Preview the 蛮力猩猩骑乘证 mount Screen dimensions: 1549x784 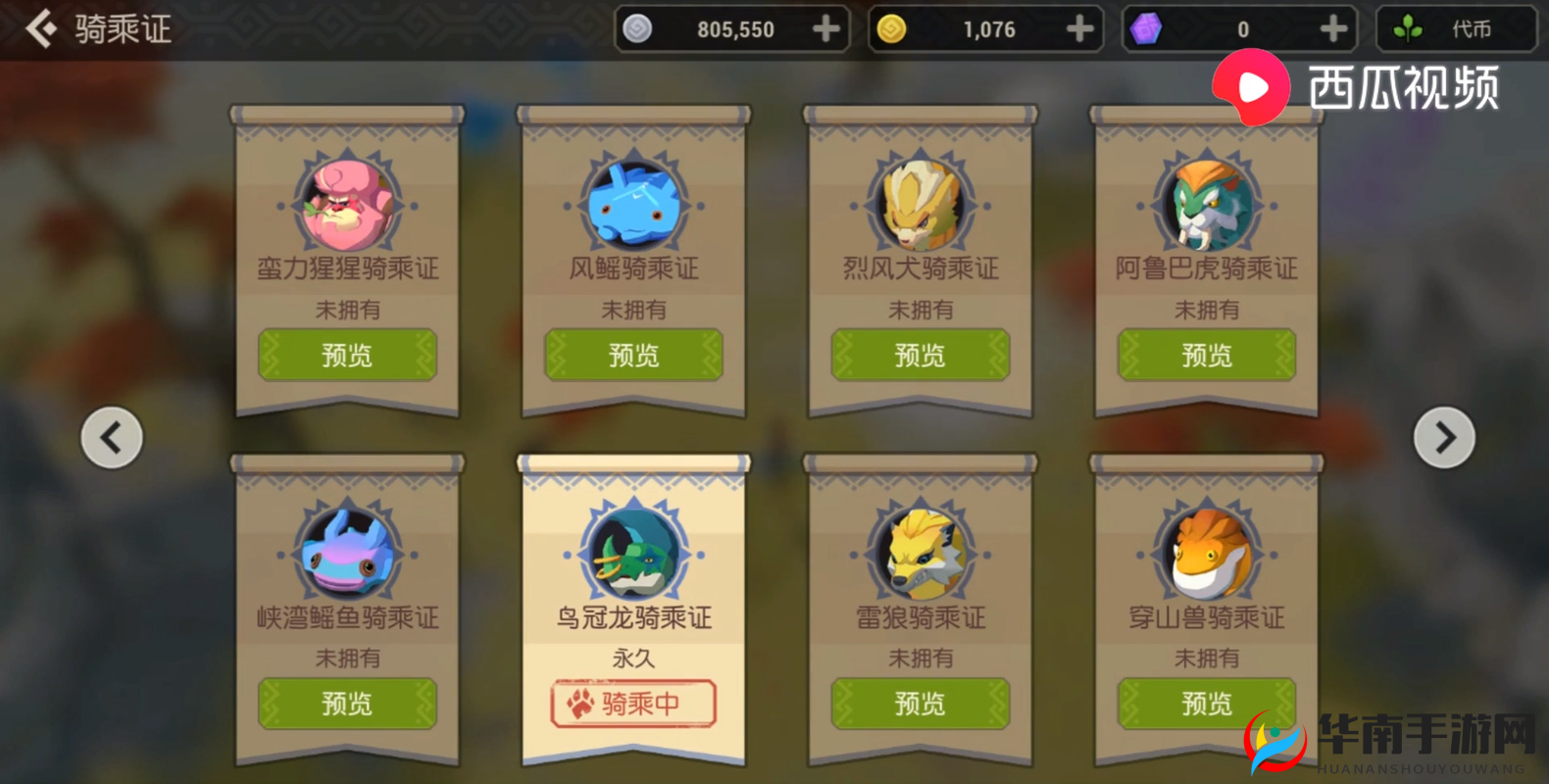pyautogui.click(x=347, y=355)
